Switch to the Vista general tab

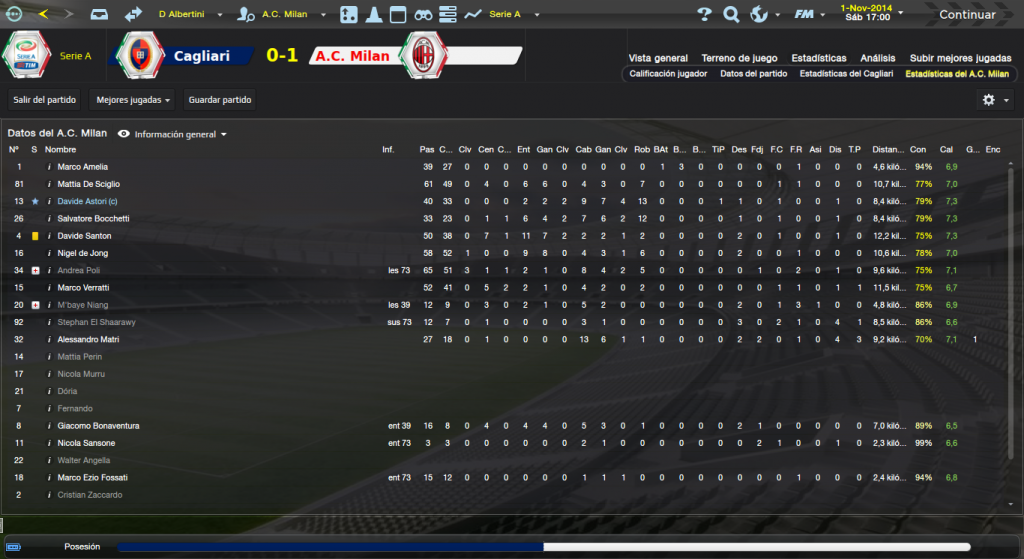tap(658, 58)
